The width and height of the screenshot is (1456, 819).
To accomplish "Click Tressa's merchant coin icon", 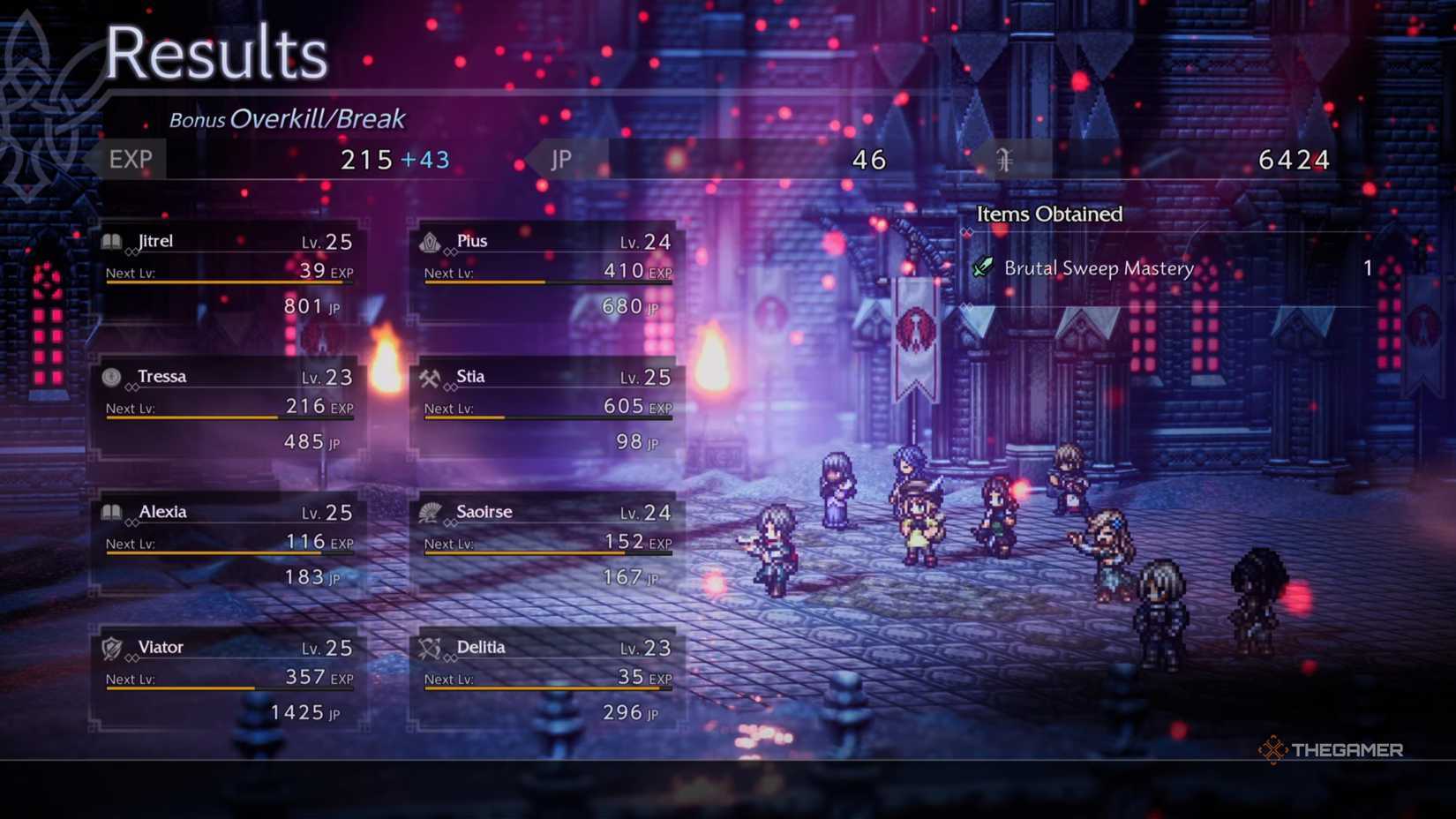I will click(109, 375).
